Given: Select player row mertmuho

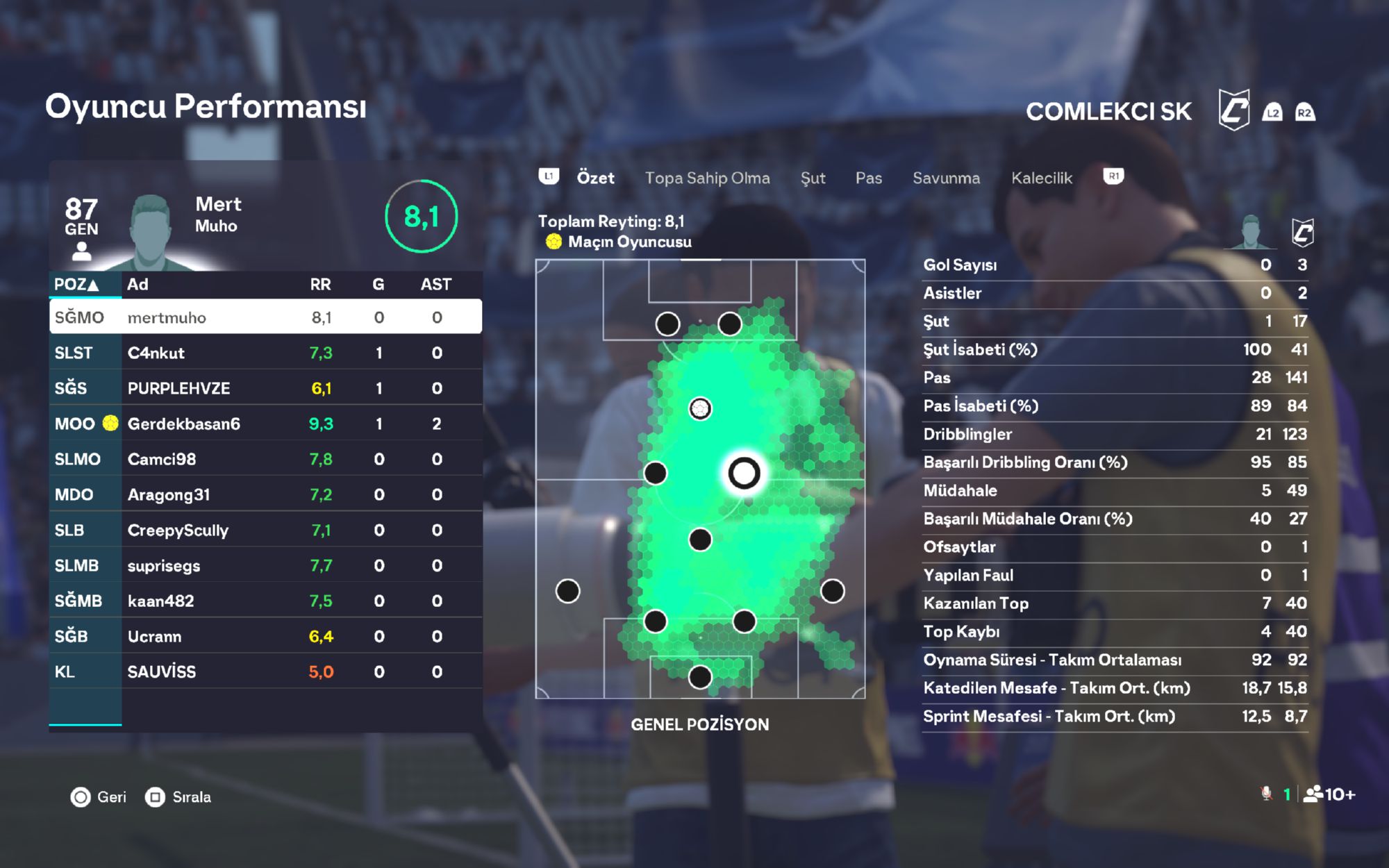Looking at the screenshot, I should coord(265,317).
